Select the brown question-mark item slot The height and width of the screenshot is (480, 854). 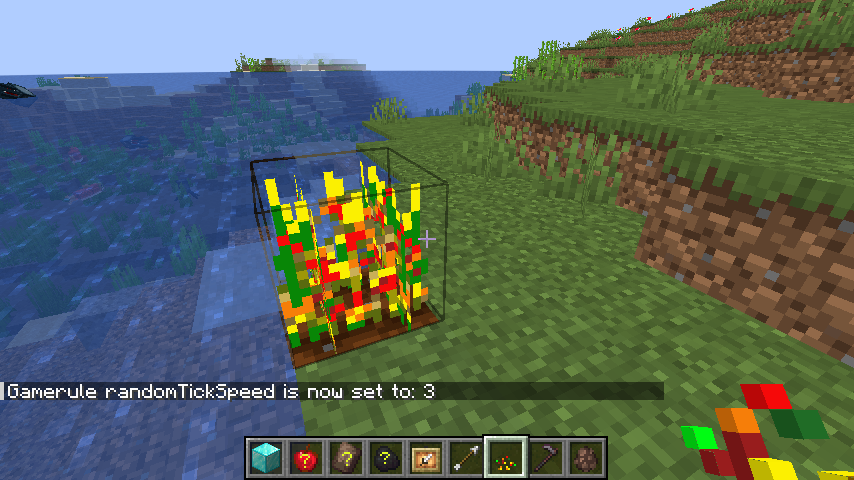[x=346, y=458]
